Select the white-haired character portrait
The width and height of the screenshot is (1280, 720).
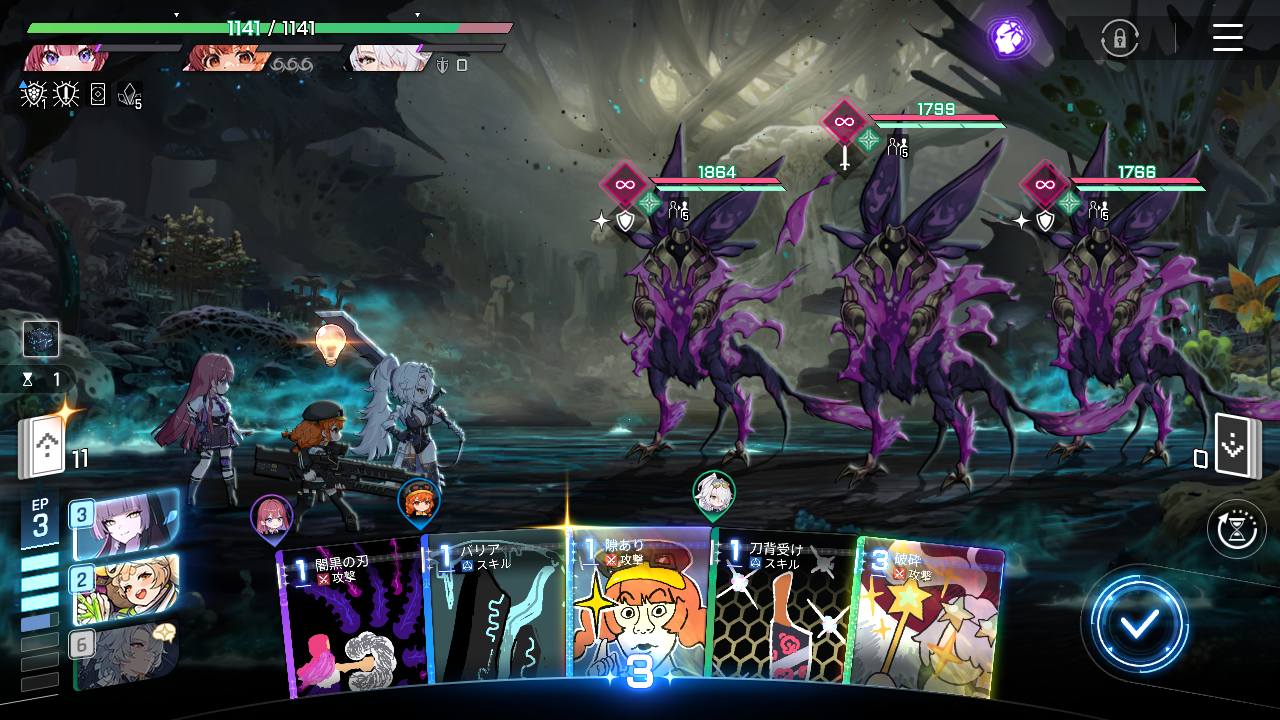point(380,58)
